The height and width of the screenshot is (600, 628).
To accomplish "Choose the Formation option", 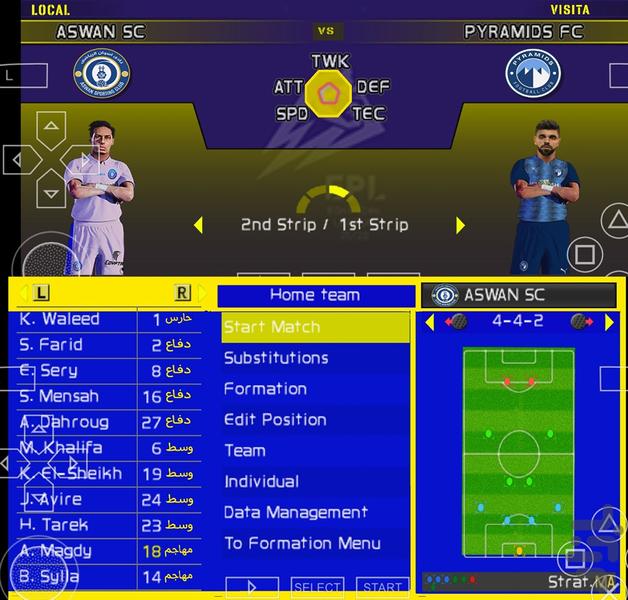I will 315,389.
